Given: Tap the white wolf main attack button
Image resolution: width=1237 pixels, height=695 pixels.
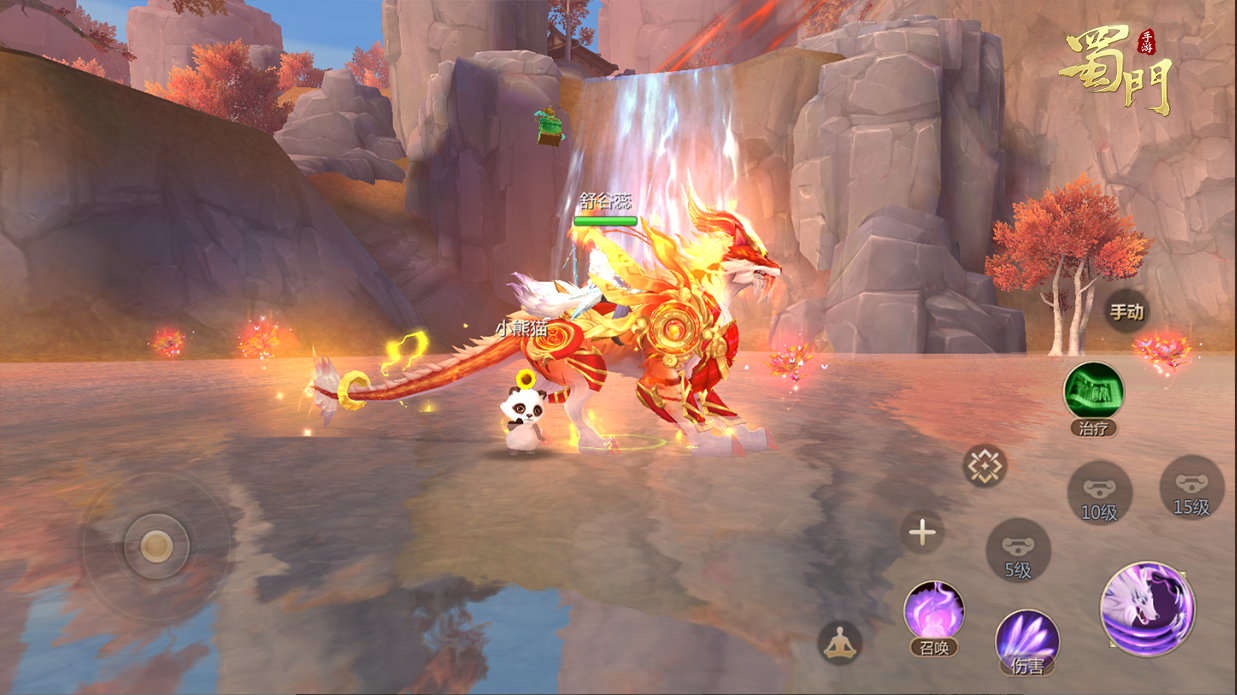Looking at the screenshot, I should pyautogui.click(x=1147, y=609).
